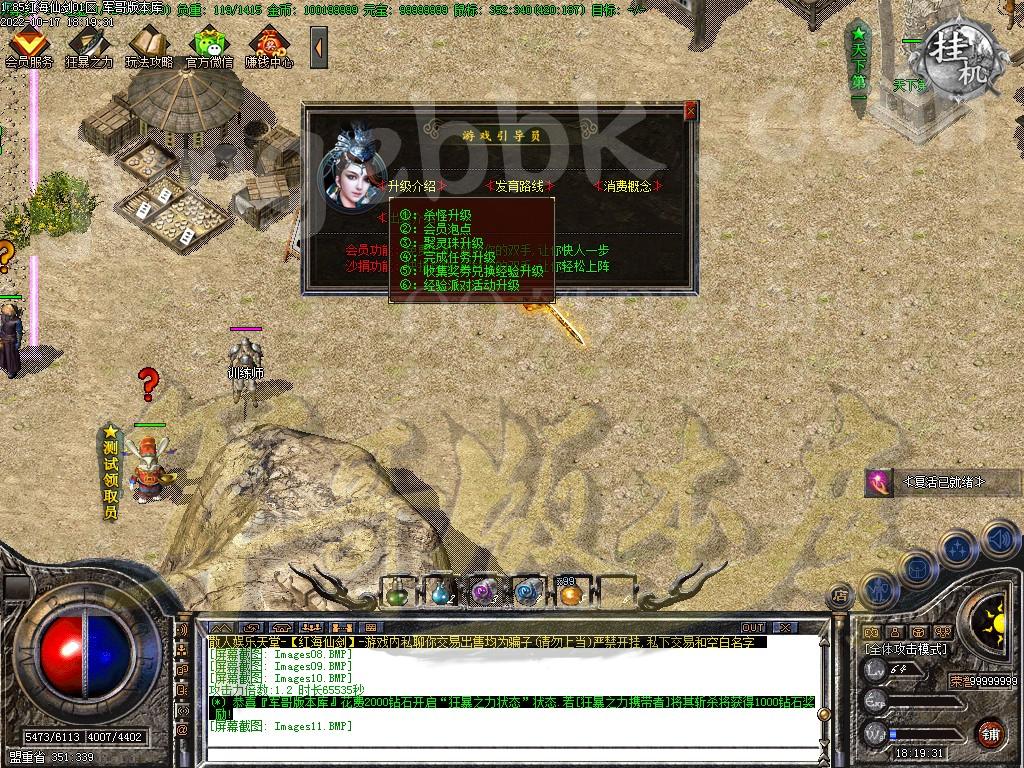Open the 铺 shop button

click(x=990, y=733)
